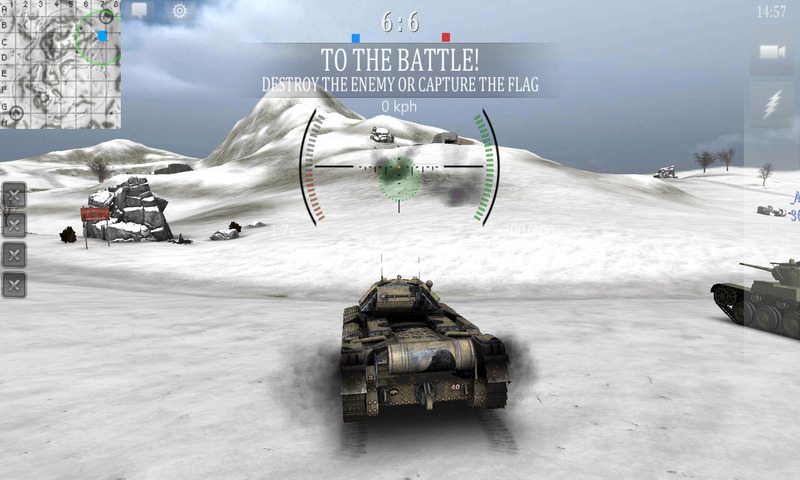Open settings with the gear icon
Image resolution: width=800 pixels, height=480 pixels.
click(180, 11)
